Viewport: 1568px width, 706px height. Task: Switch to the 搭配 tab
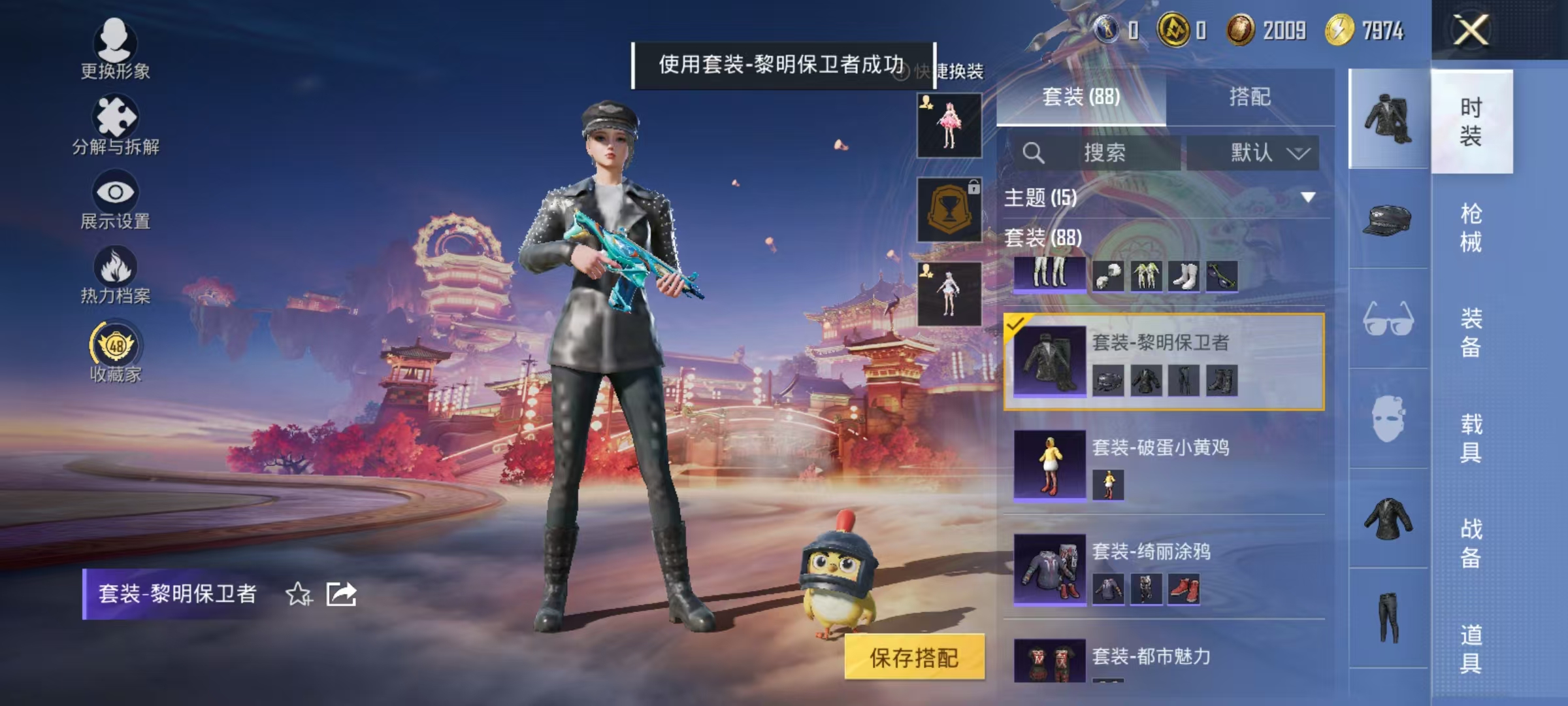1258,97
